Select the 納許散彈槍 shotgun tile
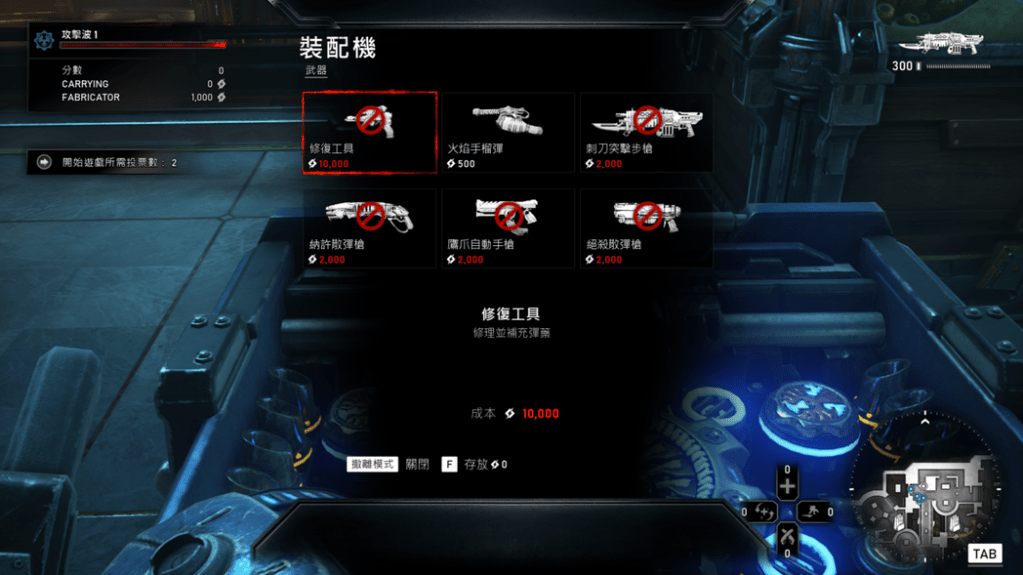 coord(370,228)
